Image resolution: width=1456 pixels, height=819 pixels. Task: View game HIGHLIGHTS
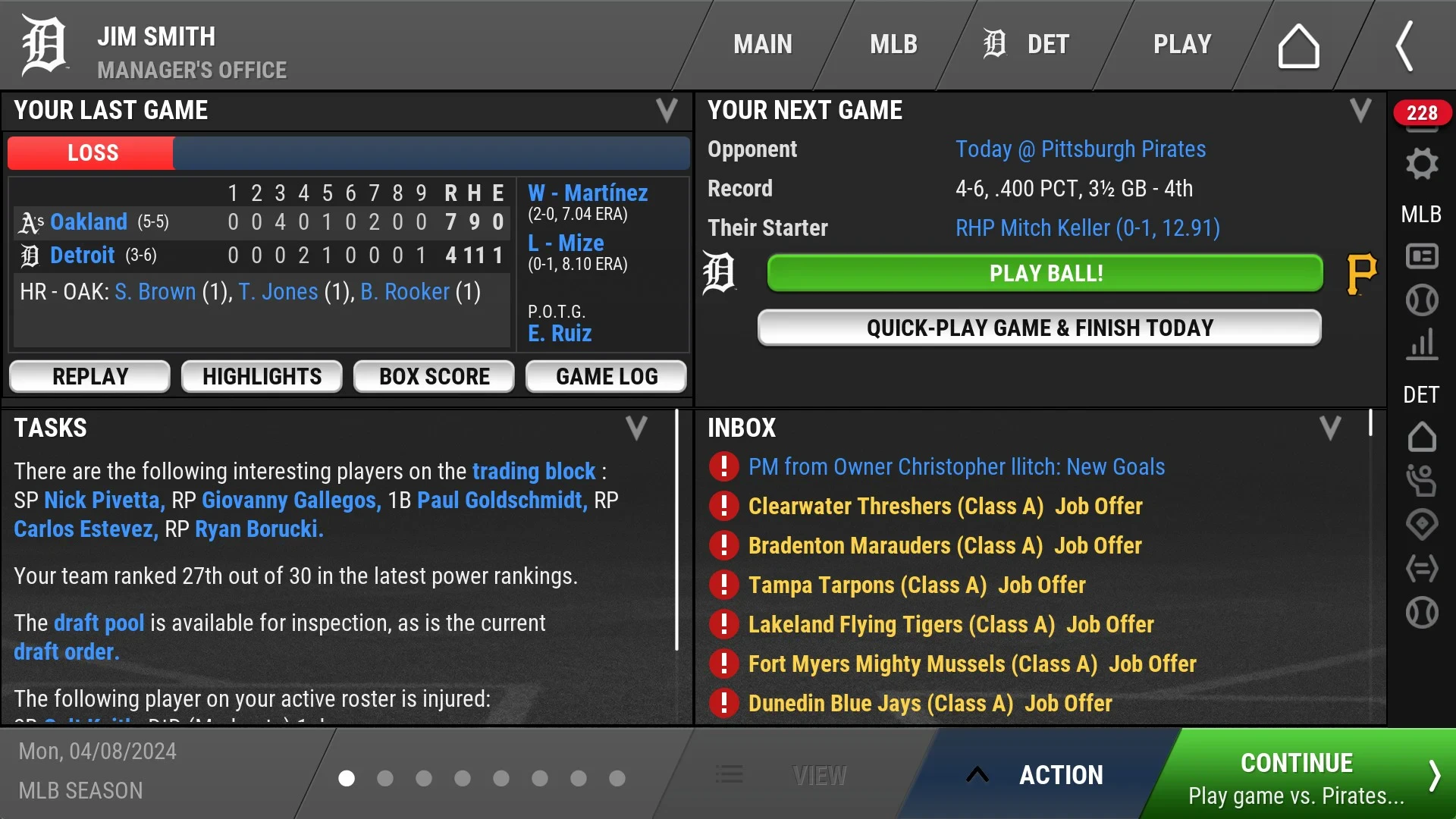click(x=262, y=377)
